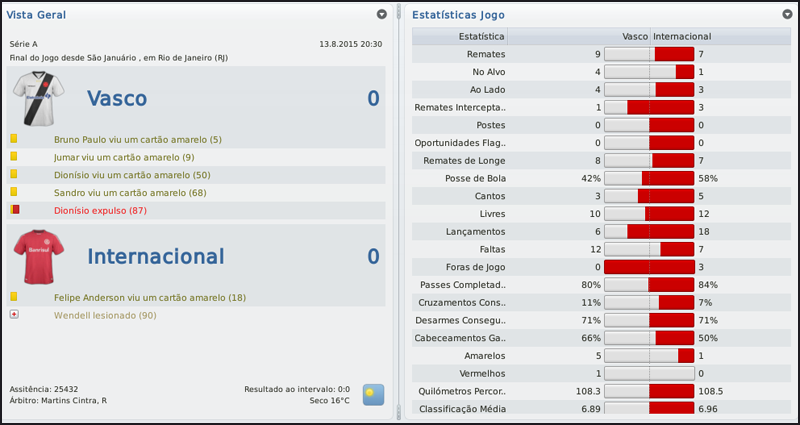Open the Vista Geral panel dropdown arrow
Viewport: 800px width, 425px height.
pyautogui.click(x=382, y=15)
